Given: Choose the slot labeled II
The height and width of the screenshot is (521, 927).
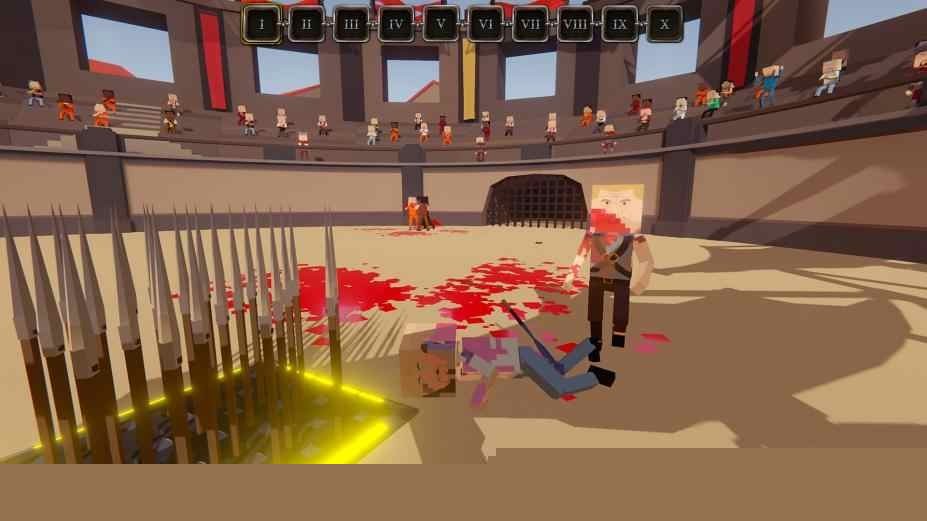Looking at the screenshot, I should (306, 24).
